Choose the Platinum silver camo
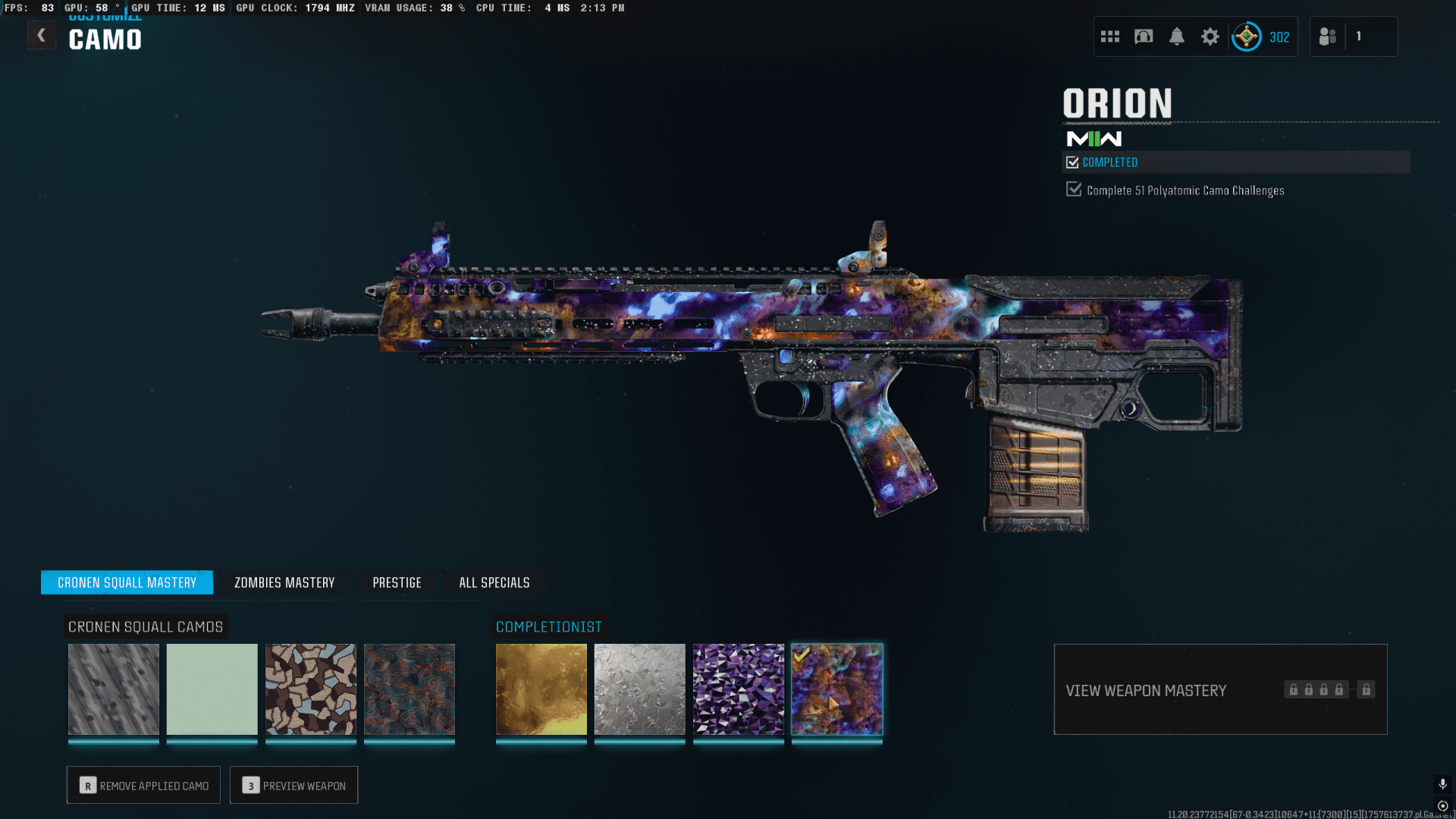The image size is (1456, 819). coord(640,689)
